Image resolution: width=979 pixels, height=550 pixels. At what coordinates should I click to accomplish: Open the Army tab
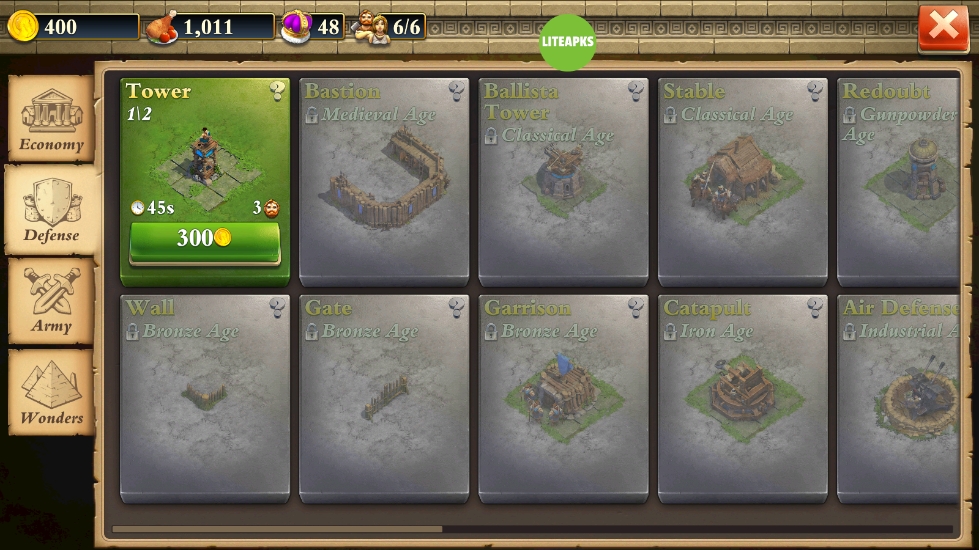51,302
